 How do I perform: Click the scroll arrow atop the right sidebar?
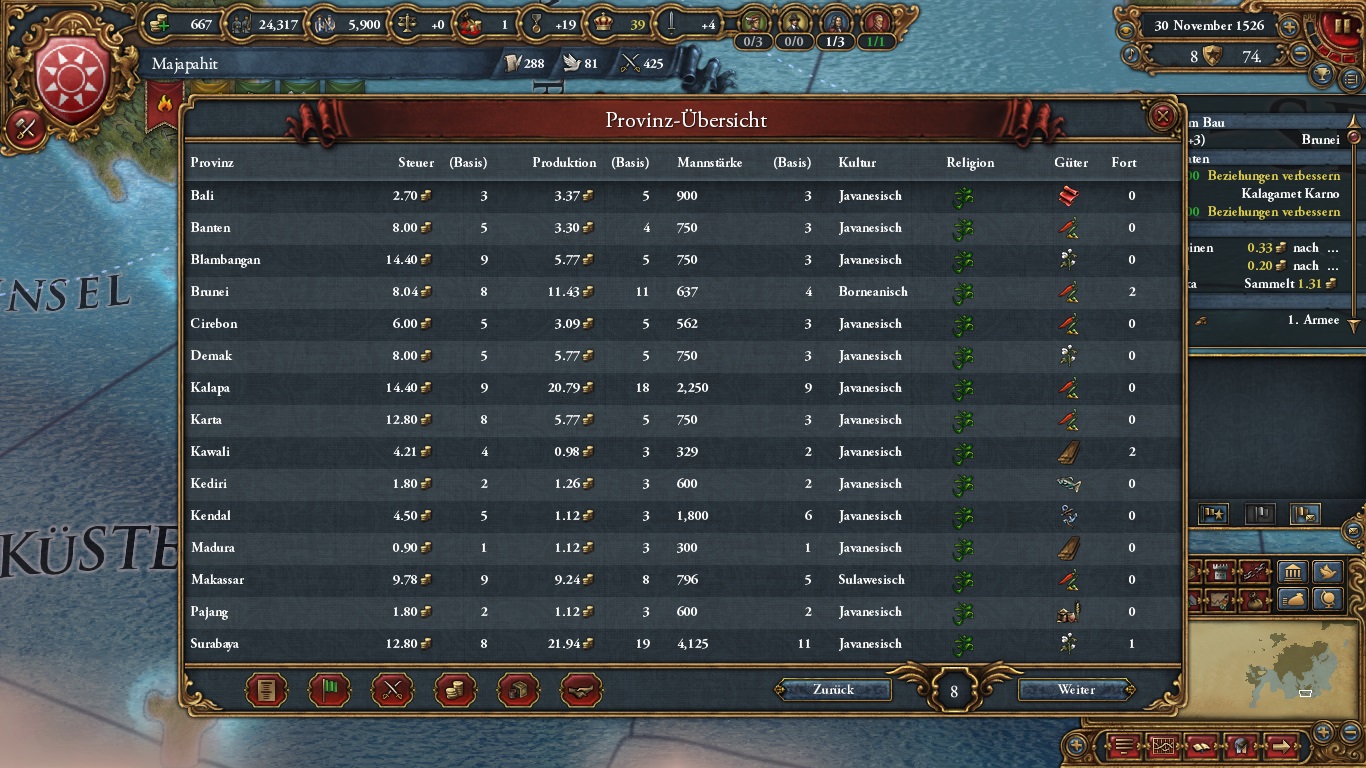(x=1353, y=122)
